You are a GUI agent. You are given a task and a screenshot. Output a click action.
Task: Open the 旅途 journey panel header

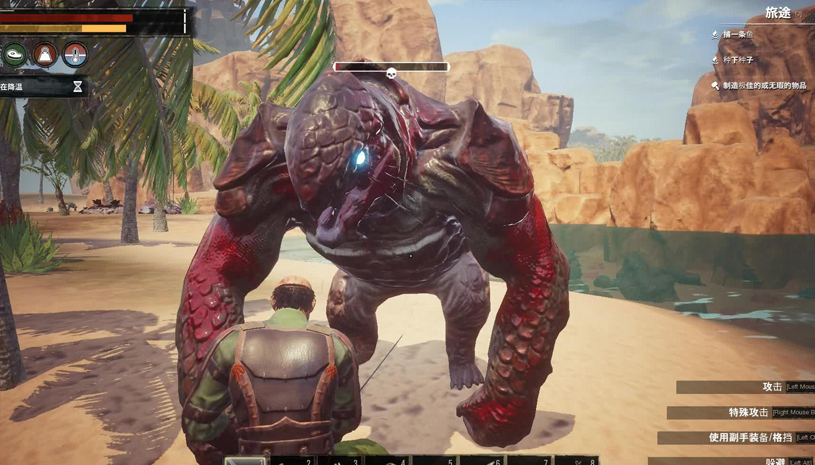[x=778, y=13]
